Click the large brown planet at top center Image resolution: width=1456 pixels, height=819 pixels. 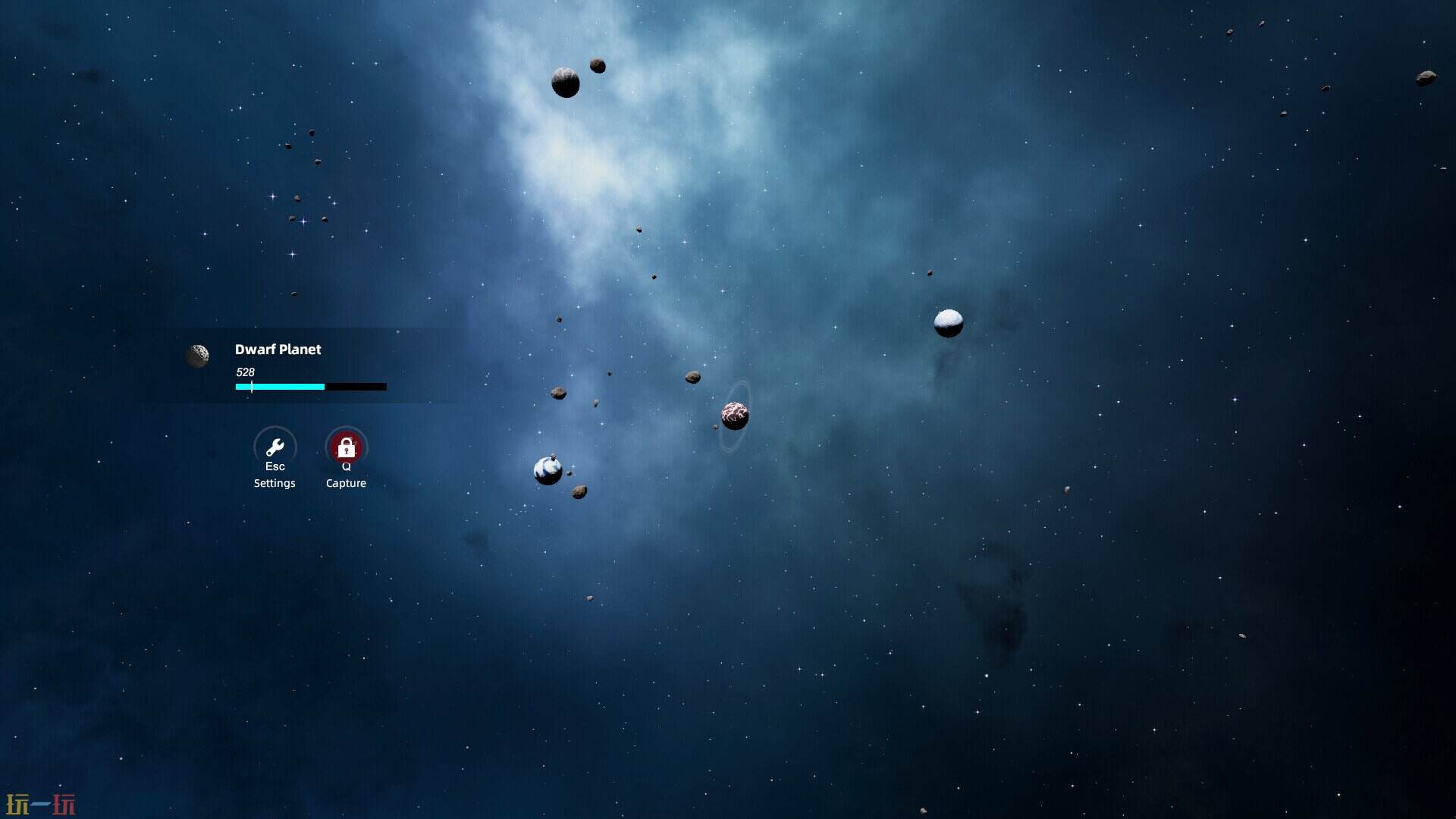point(565,83)
